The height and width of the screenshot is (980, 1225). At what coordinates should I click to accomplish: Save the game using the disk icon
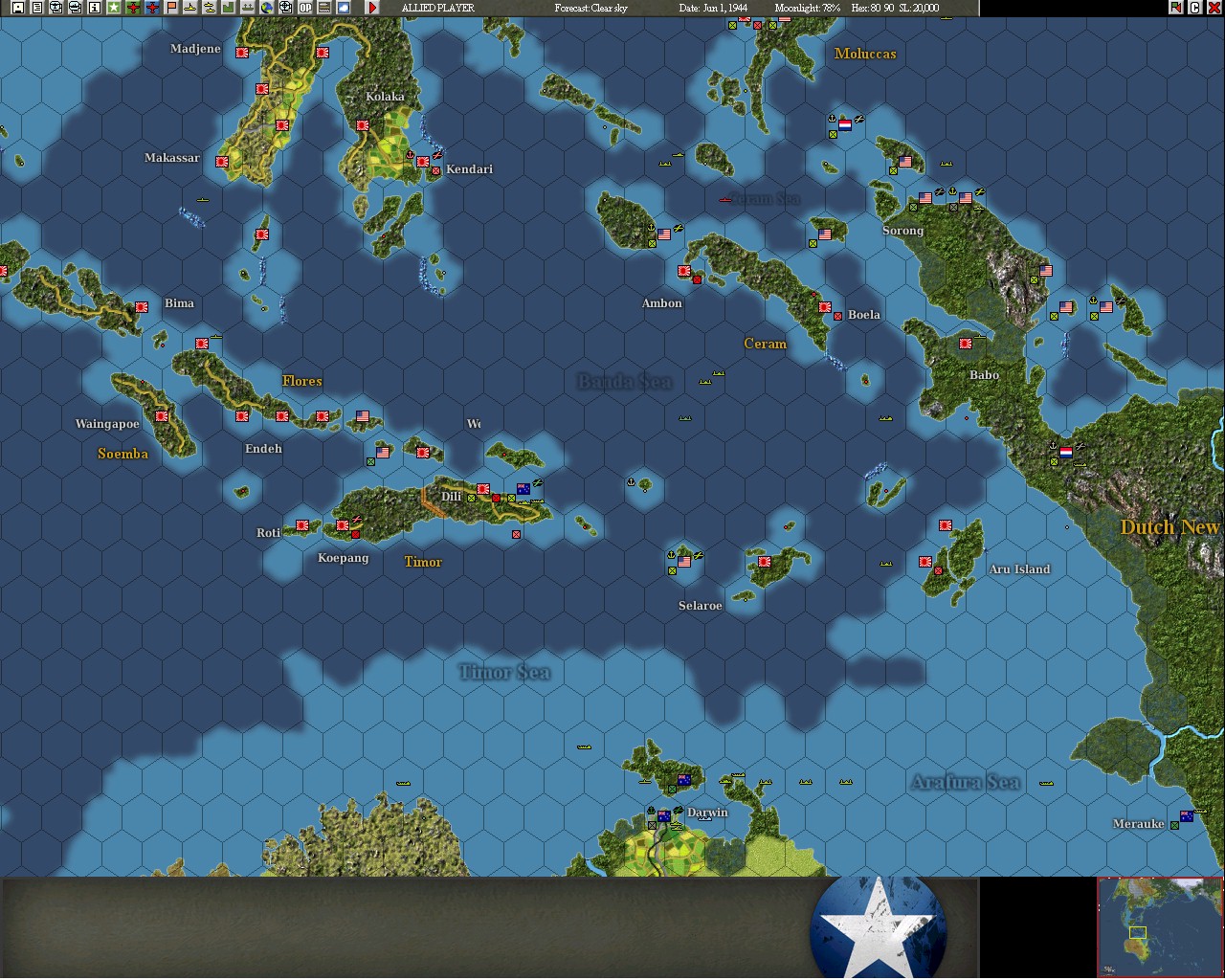[17, 8]
